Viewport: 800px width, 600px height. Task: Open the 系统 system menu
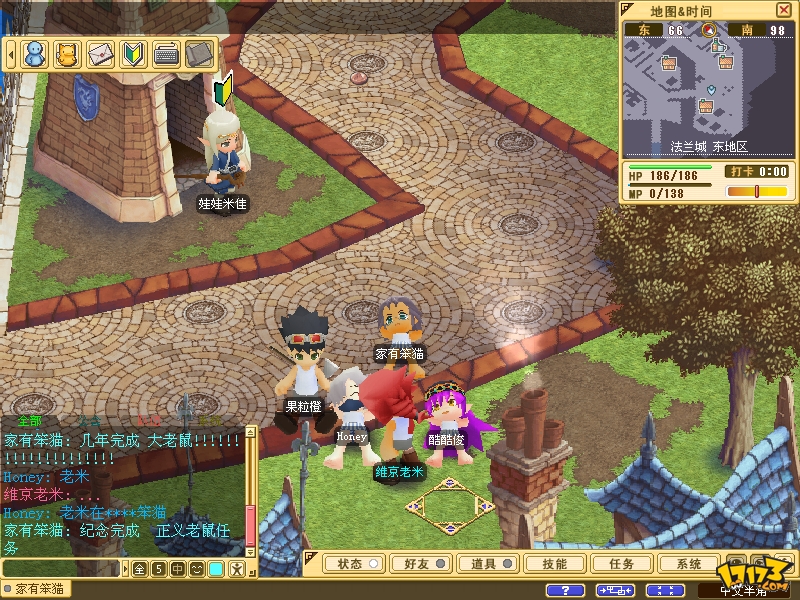[x=689, y=564]
